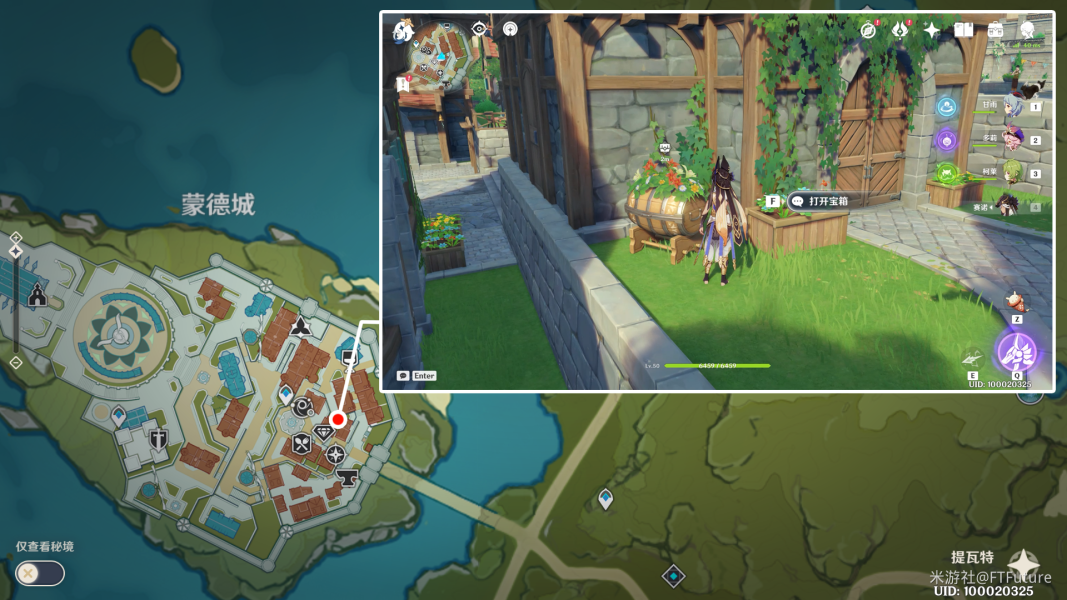
Task: Open the adventurer handbook book icon
Action: [x=964, y=30]
